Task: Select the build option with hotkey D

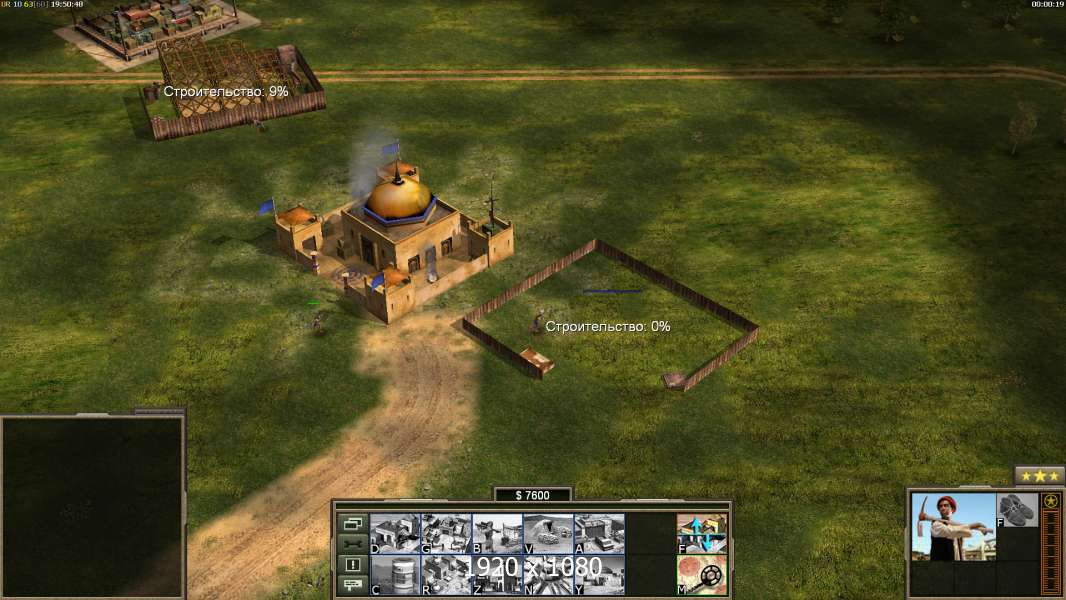Action: click(395, 533)
